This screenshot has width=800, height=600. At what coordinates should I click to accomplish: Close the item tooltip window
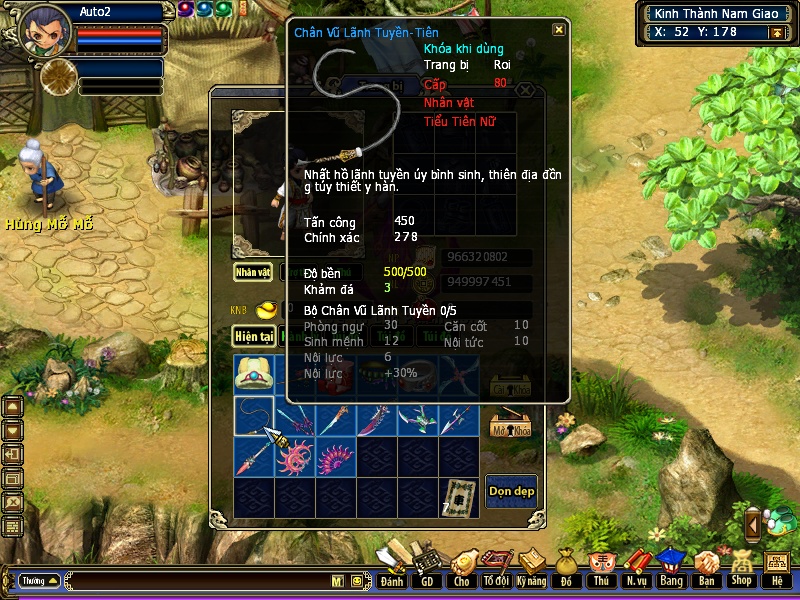click(x=558, y=30)
